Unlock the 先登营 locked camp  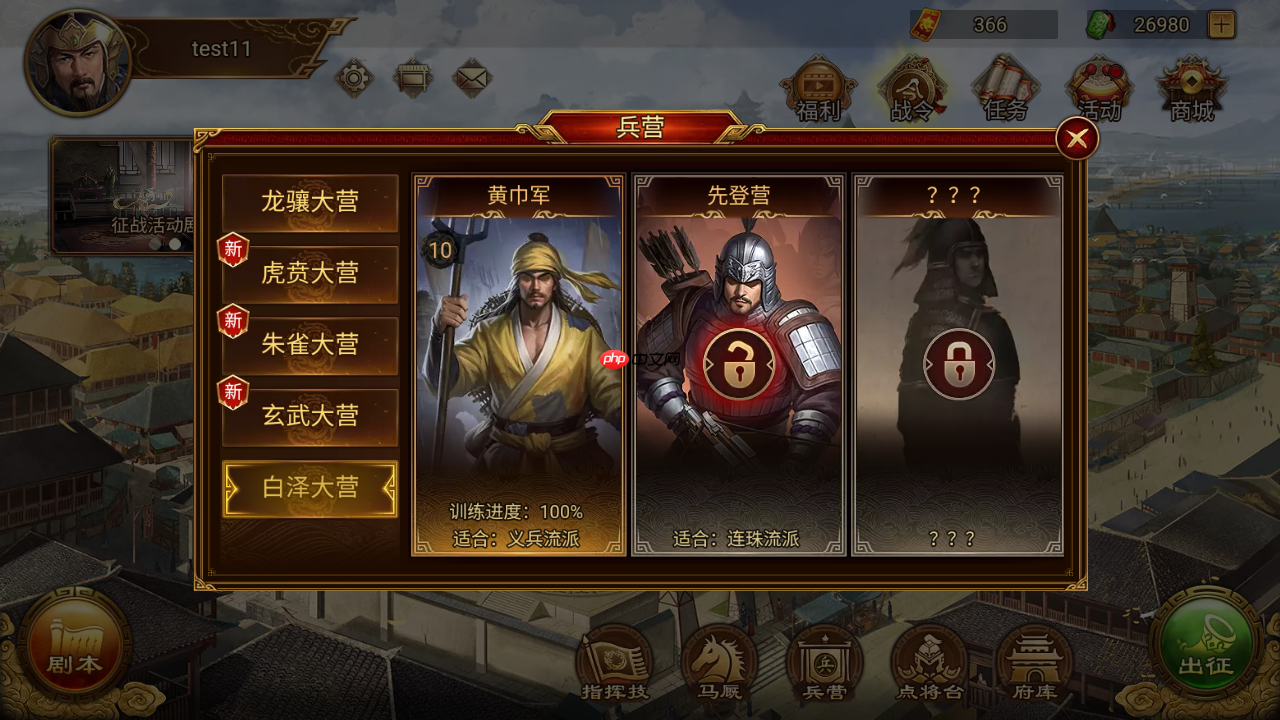pos(741,362)
